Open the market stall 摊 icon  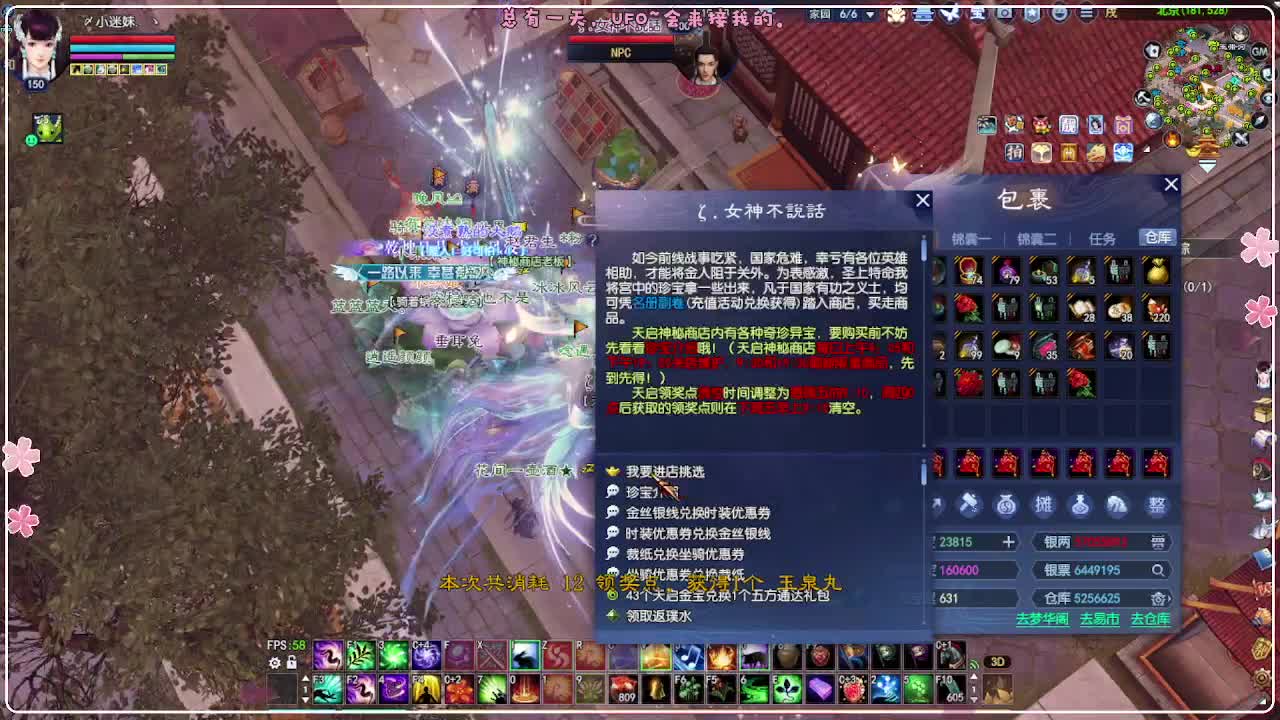(x=1043, y=506)
